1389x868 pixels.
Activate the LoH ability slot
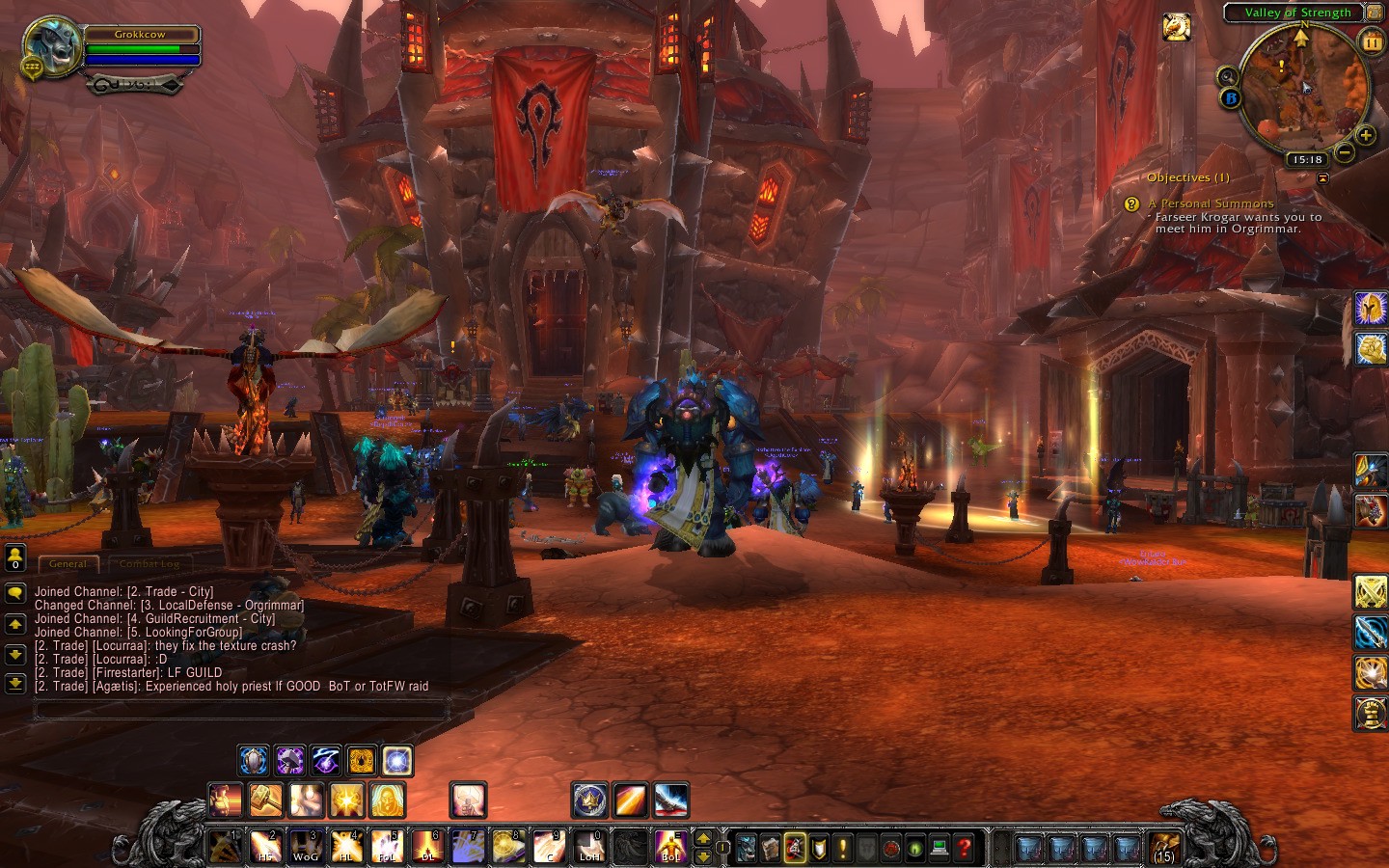pos(588,847)
